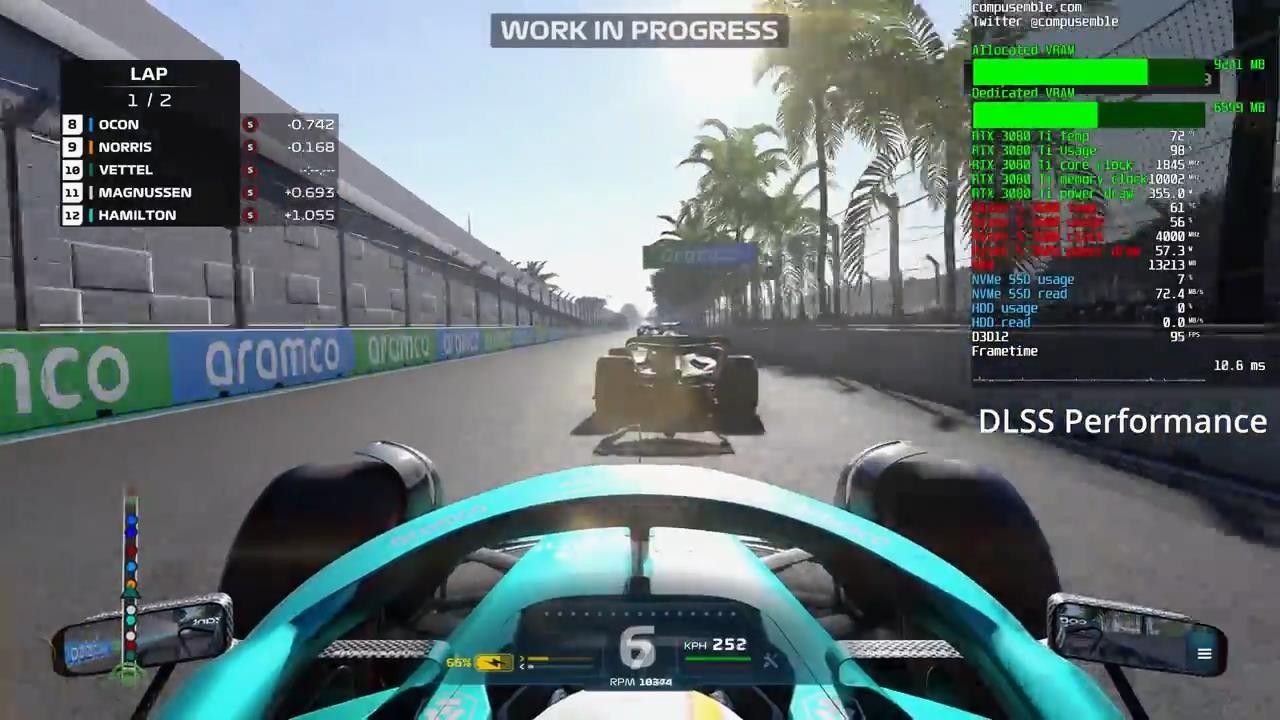Click the DLSS Performance label
This screenshot has width=1280, height=720.
click(x=1122, y=421)
